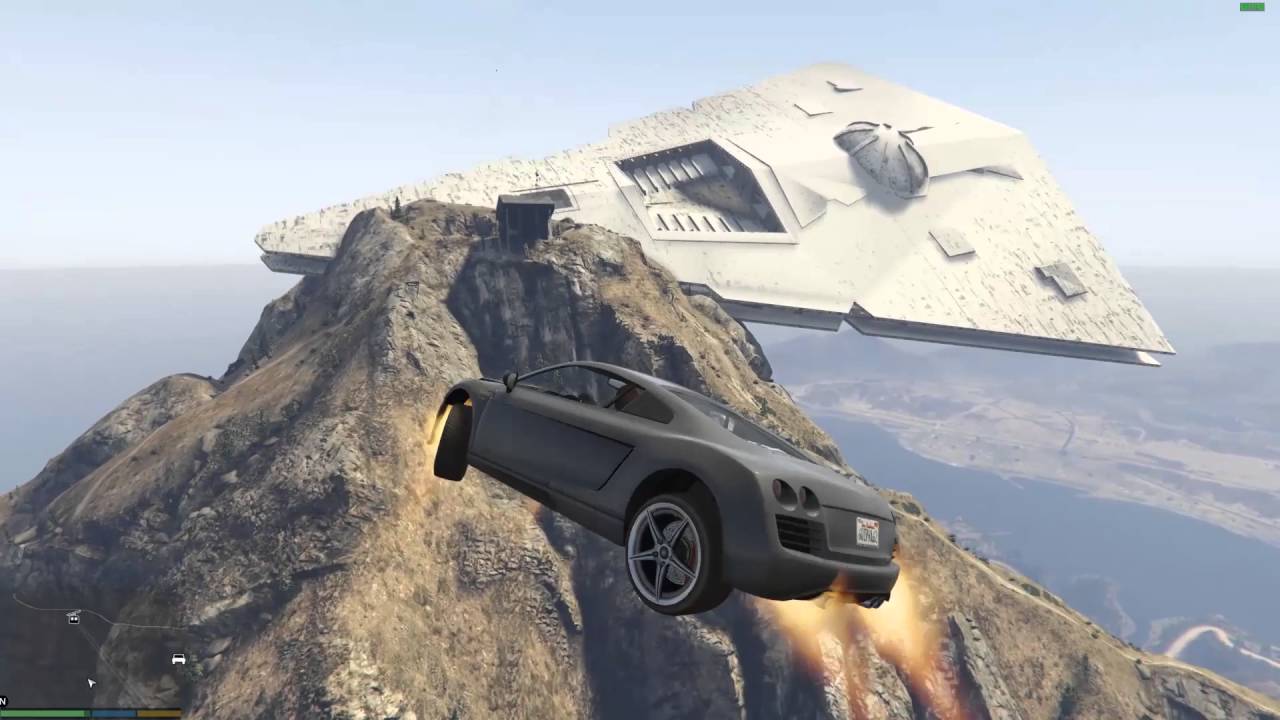Click the cable car station icon on minimap
Image resolution: width=1280 pixels, height=720 pixels.
point(72,617)
